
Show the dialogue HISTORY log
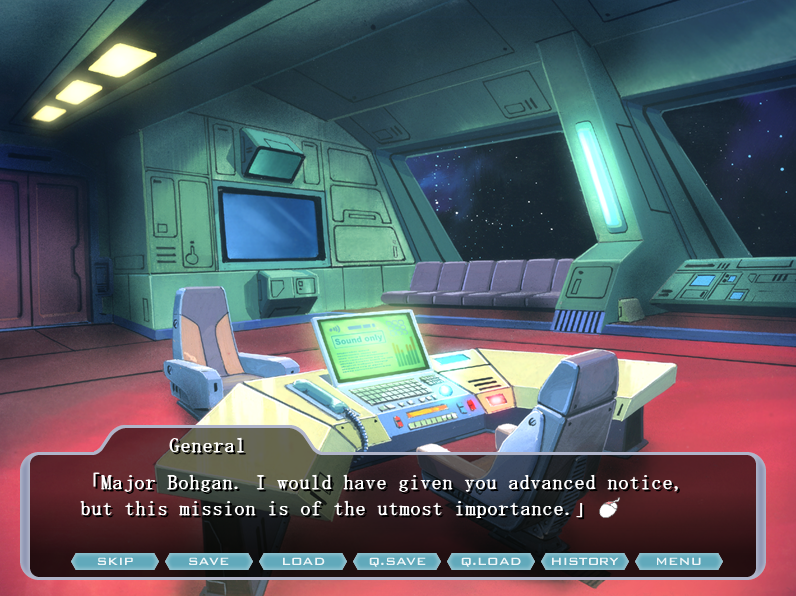pos(585,561)
